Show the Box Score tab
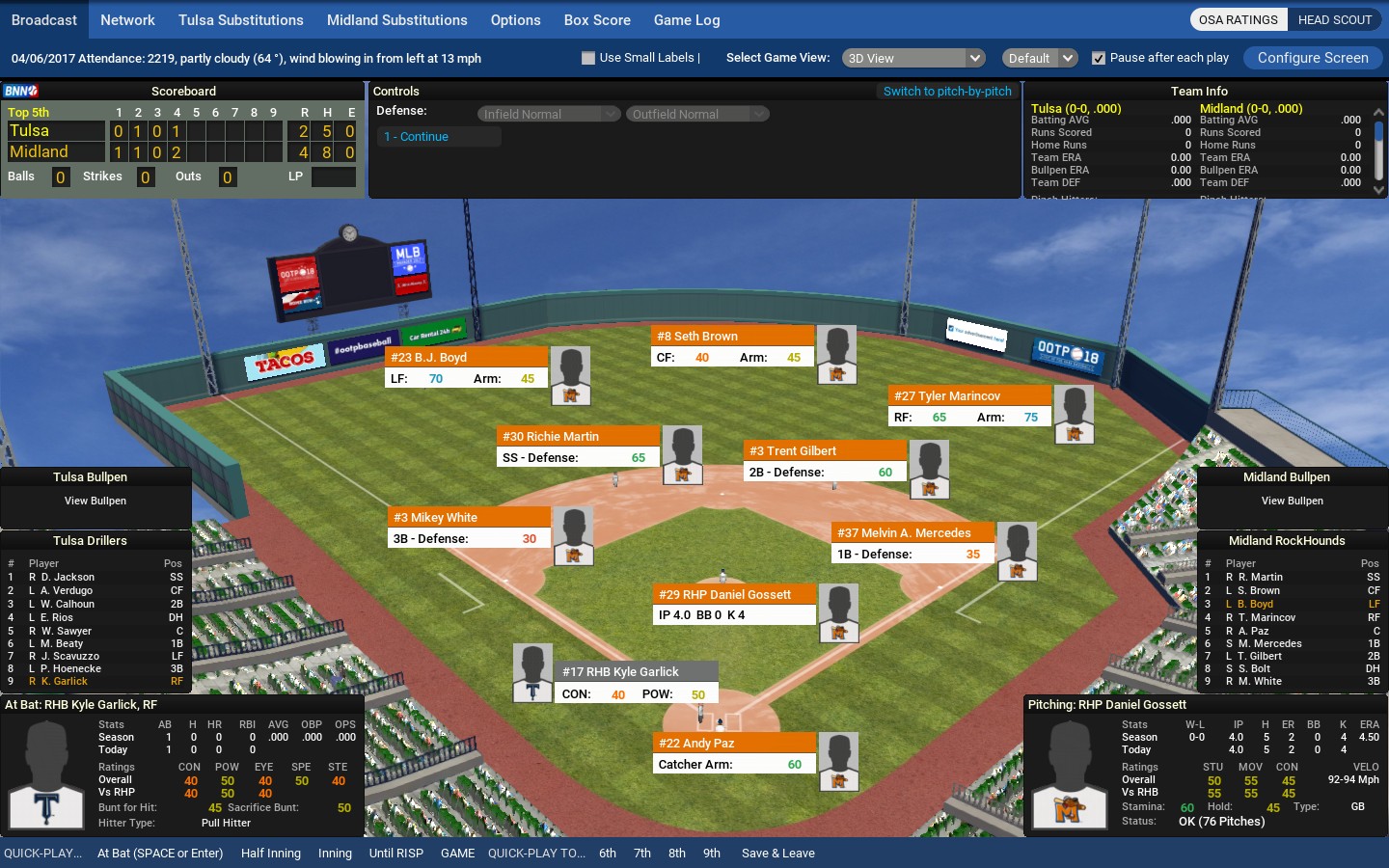 coord(597,20)
